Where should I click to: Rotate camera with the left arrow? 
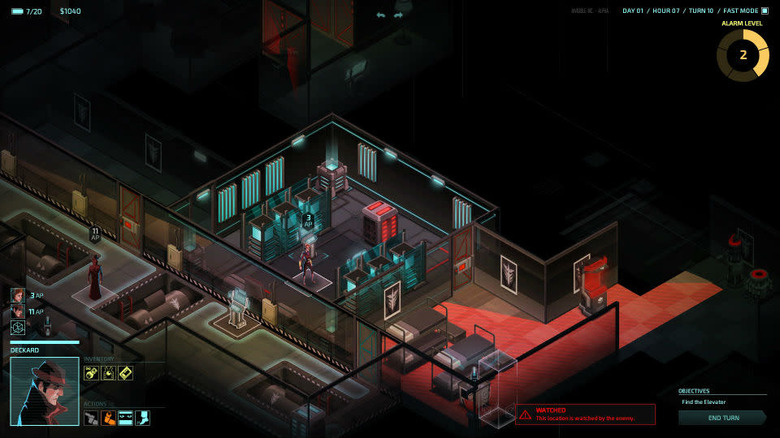[x=380, y=15]
